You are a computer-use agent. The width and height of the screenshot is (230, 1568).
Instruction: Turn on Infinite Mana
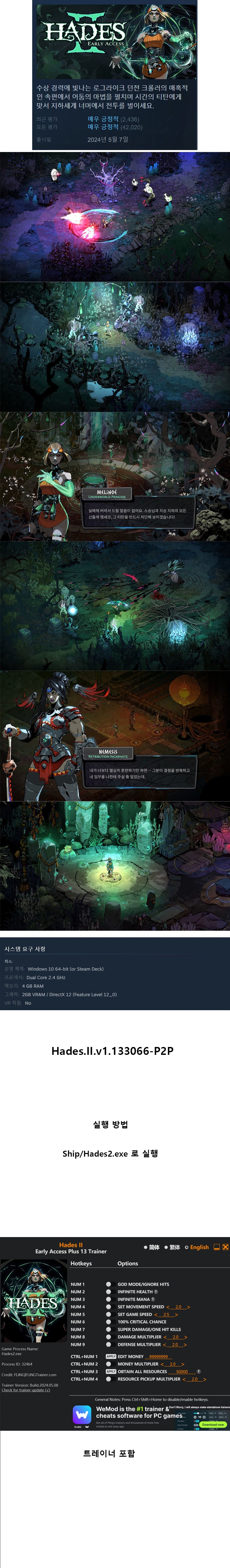pos(108,1299)
